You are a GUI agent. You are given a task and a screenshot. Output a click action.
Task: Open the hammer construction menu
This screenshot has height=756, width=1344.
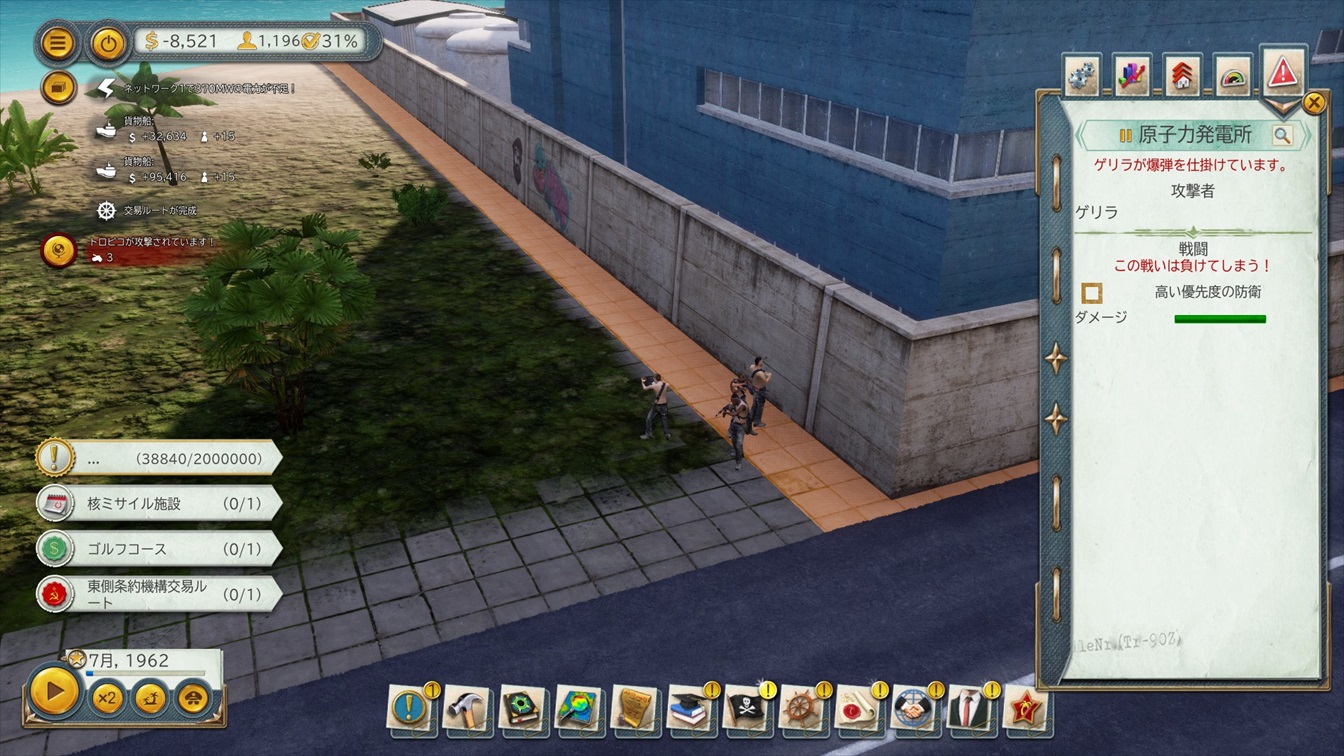click(466, 708)
